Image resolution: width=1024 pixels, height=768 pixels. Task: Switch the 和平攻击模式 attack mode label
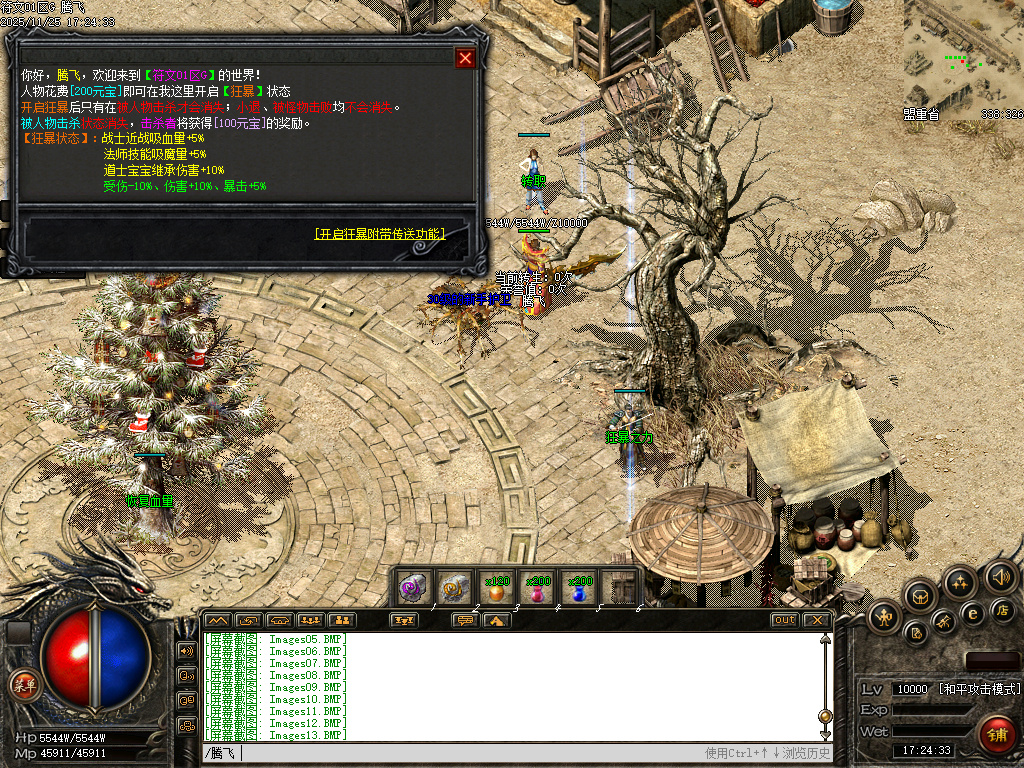pyautogui.click(x=979, y=689)
